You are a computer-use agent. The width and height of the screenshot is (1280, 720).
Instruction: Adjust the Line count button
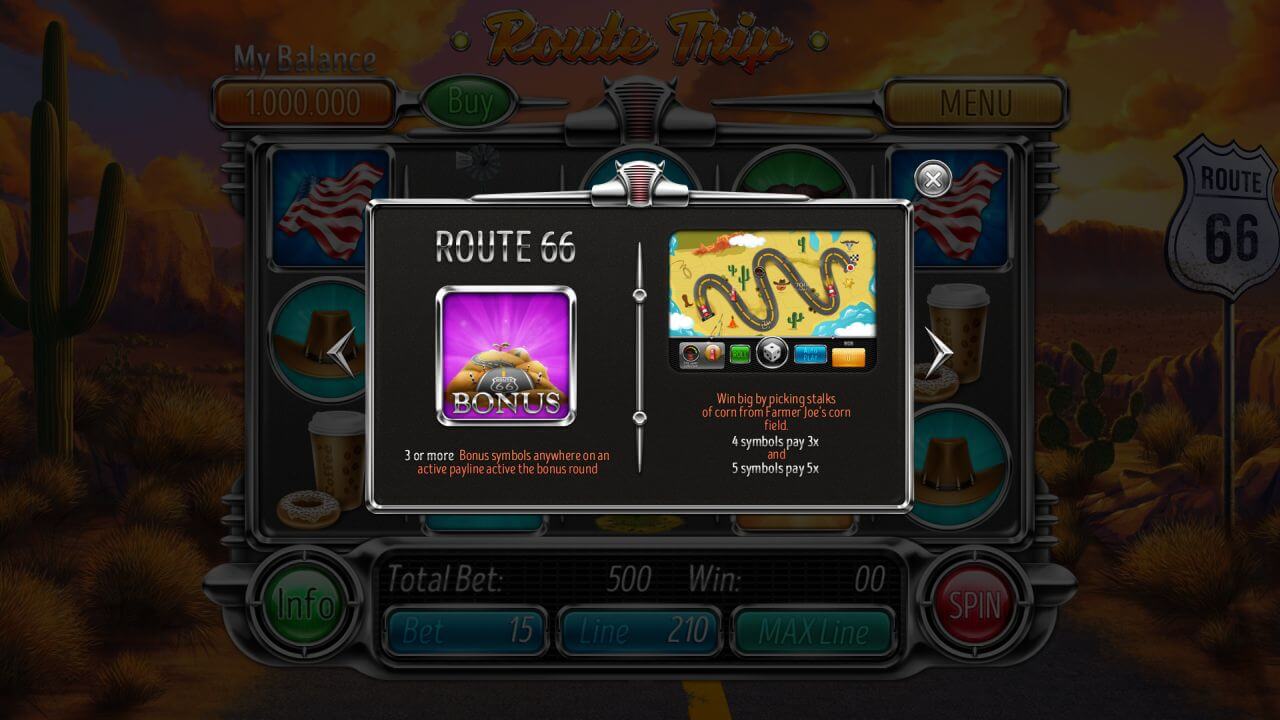[x=639, y=631]
